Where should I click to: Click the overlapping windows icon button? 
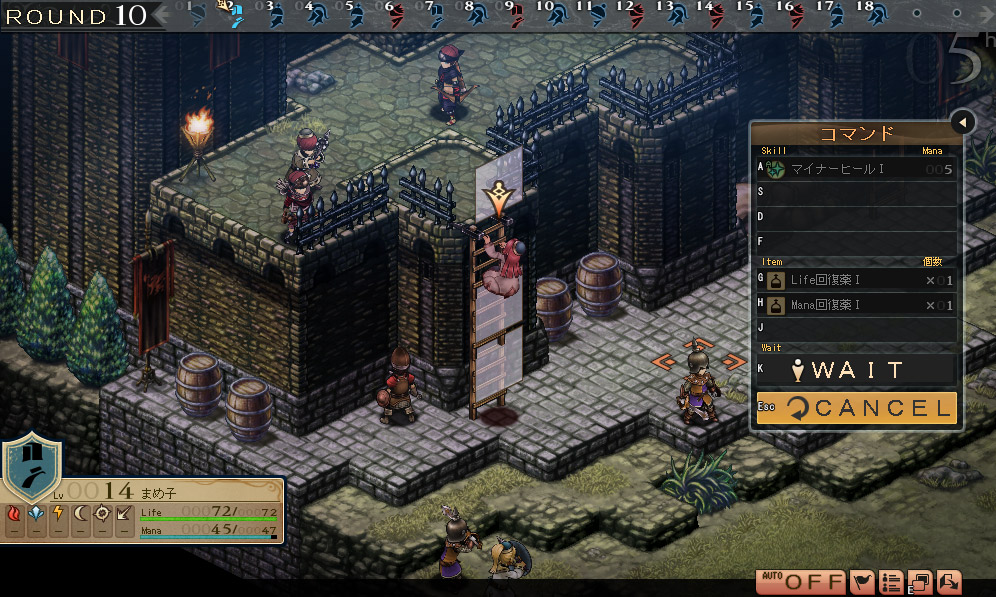tap(920, 582)
